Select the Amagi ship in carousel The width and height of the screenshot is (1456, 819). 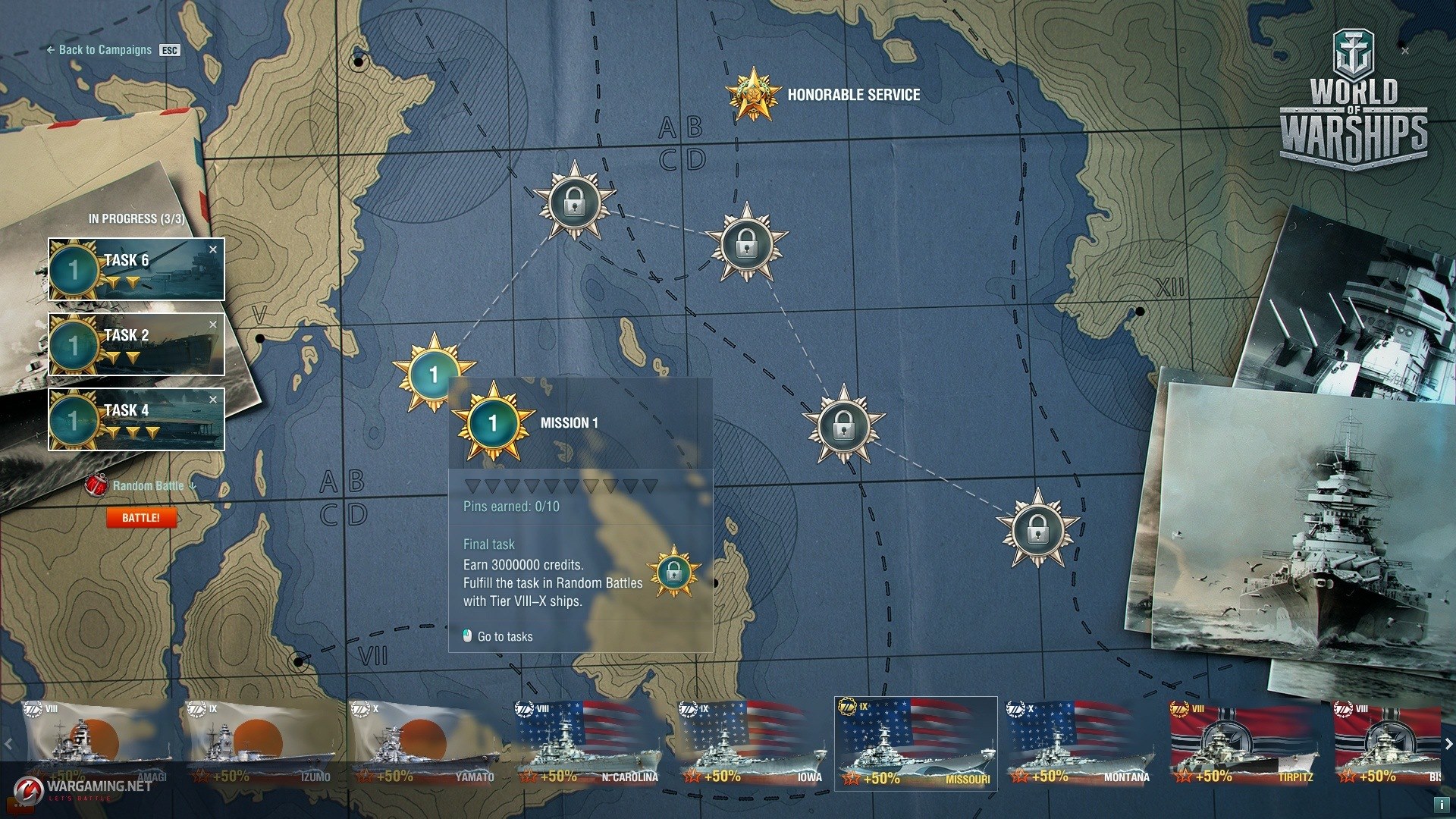[x=99, y=743]
